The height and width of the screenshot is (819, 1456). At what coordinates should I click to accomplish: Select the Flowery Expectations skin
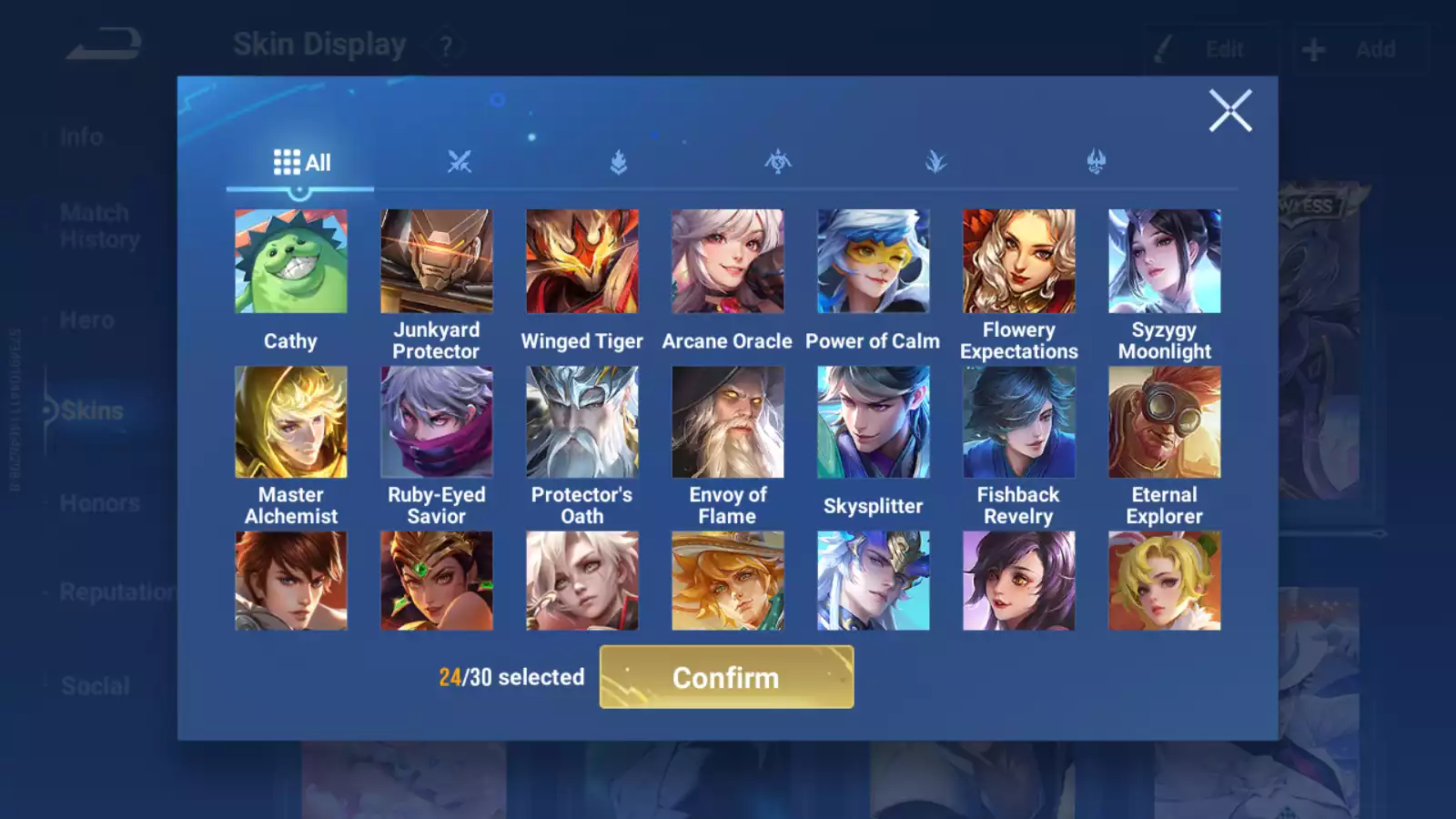(1019, 261)
